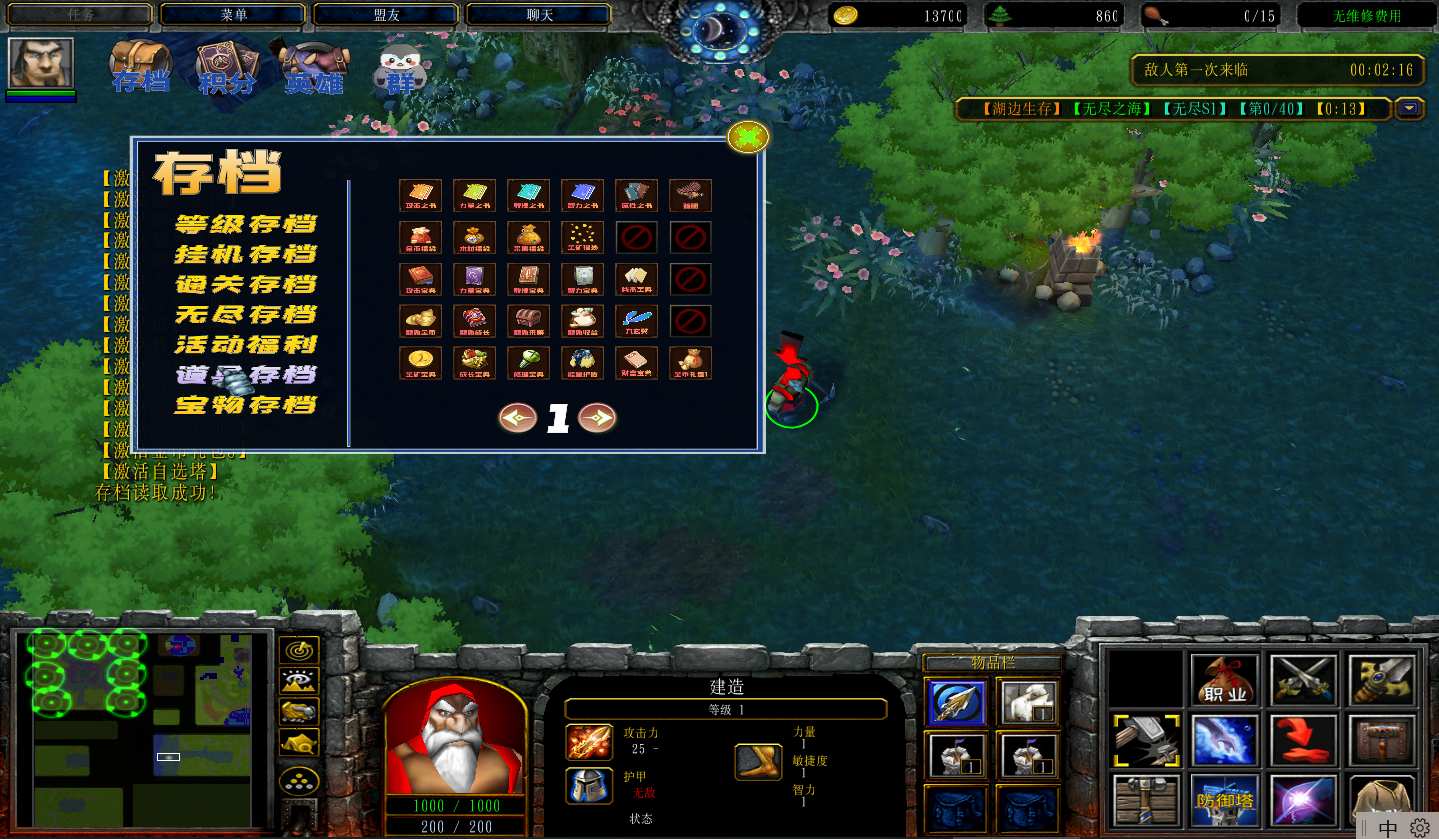Show the 活动福利 category
The image size is (1439, 839).
tap(246, 345)
